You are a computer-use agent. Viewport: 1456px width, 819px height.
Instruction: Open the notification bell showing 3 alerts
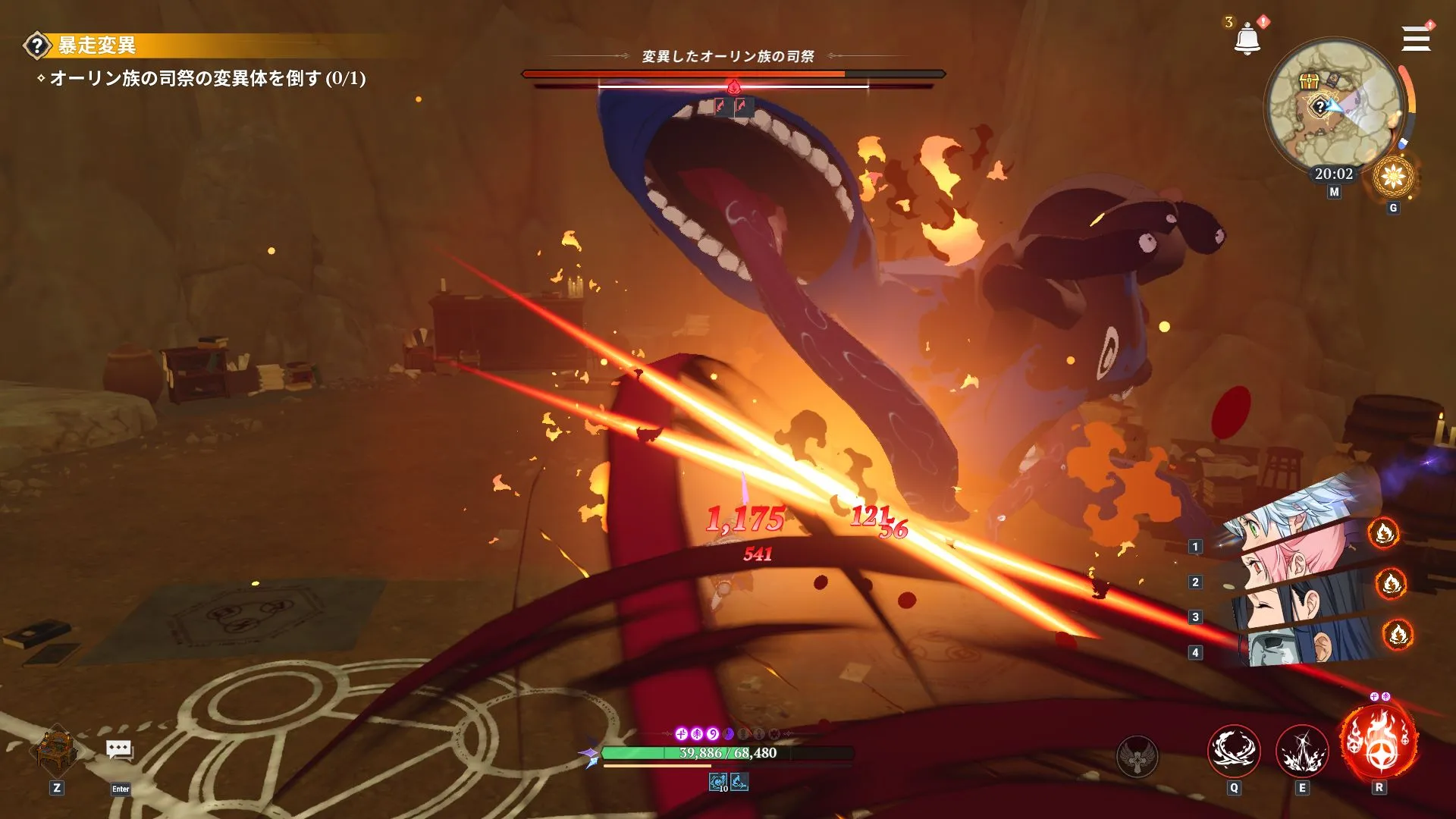click(1248, 36)
